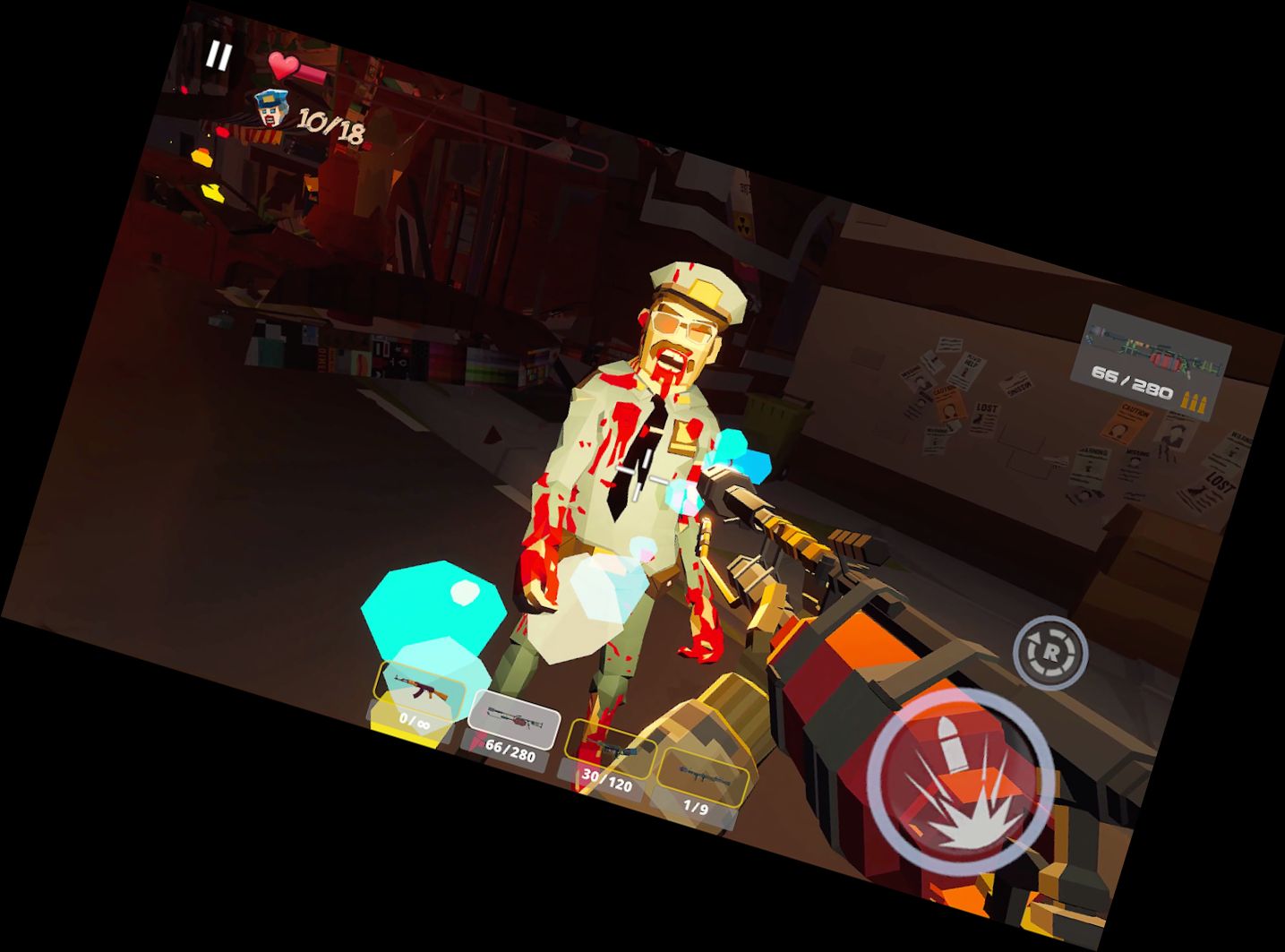Tap the heart icon near the health bar
The image size is (1285, 952).
(x=285, y=67)
